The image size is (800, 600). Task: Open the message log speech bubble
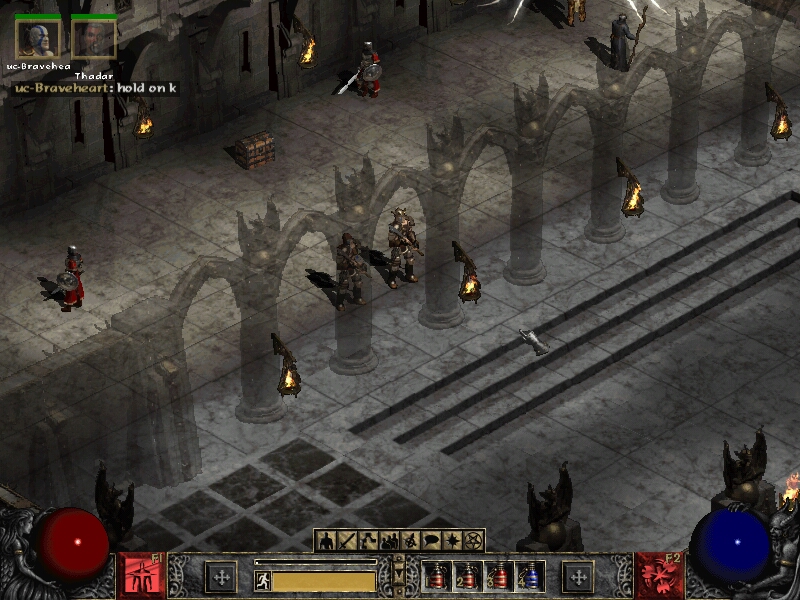pyautogui.click(x=431, y=541)
